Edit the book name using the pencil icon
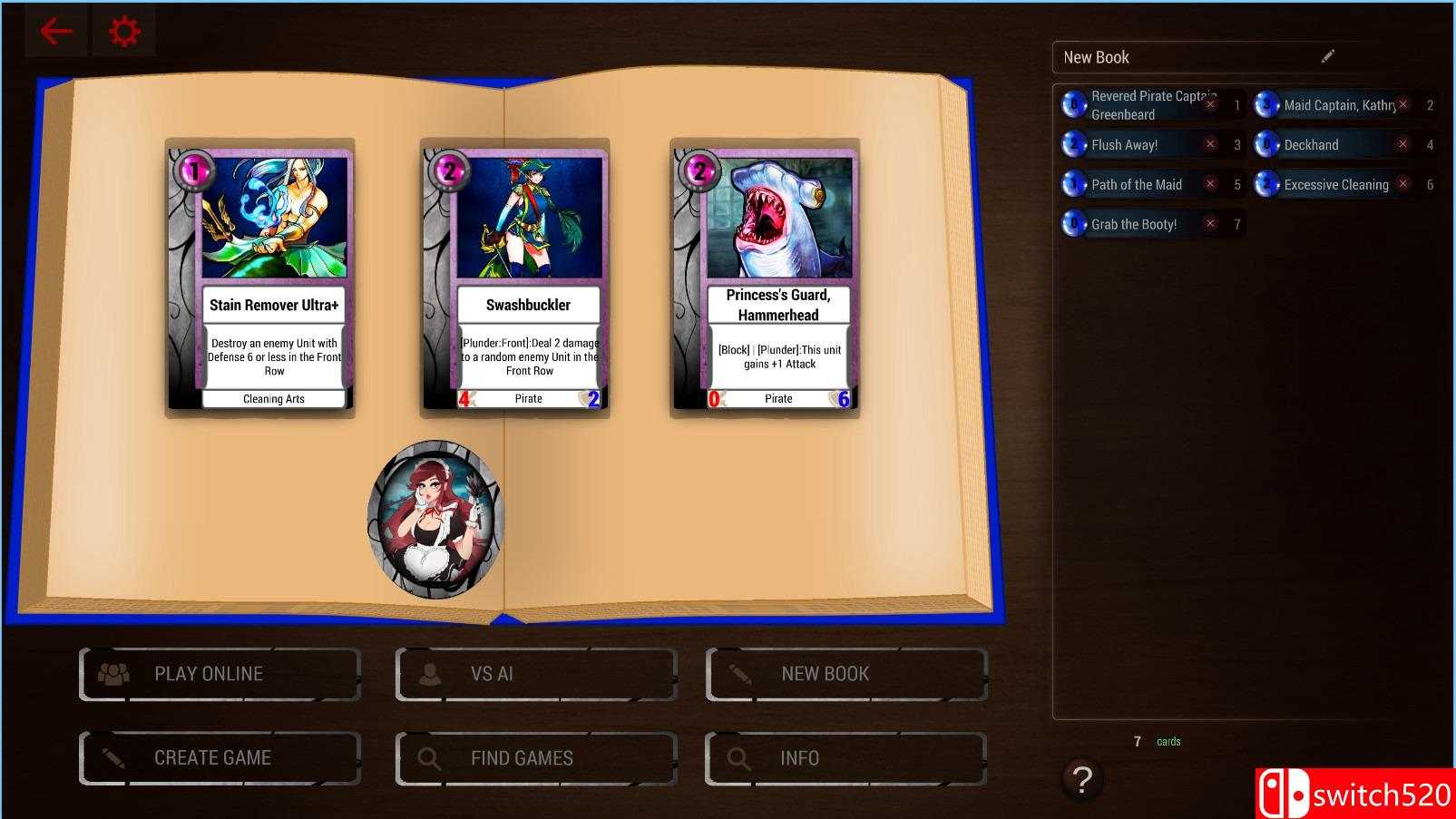Screen dimensions: 1456x819 click(x=1327, y=55)
